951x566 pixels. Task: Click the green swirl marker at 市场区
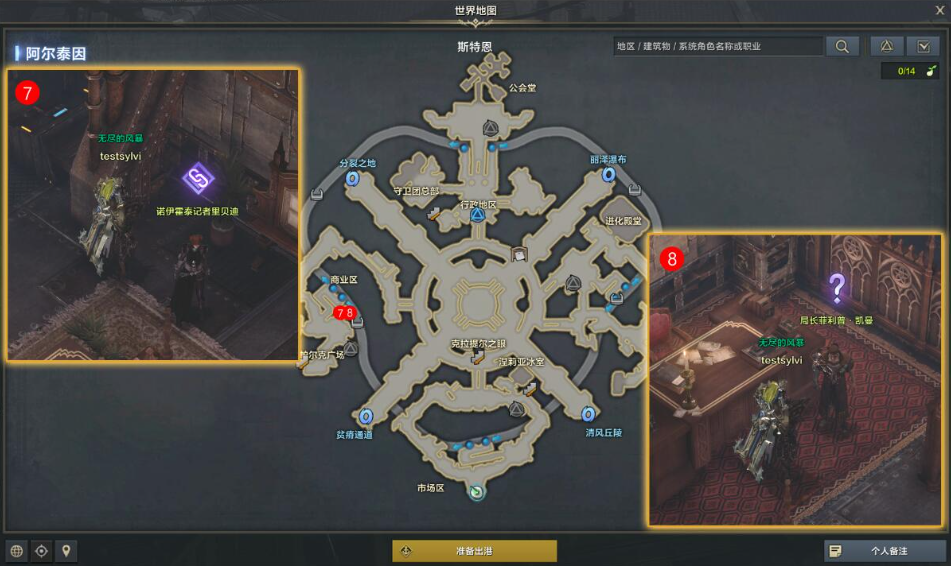(477, 492)
